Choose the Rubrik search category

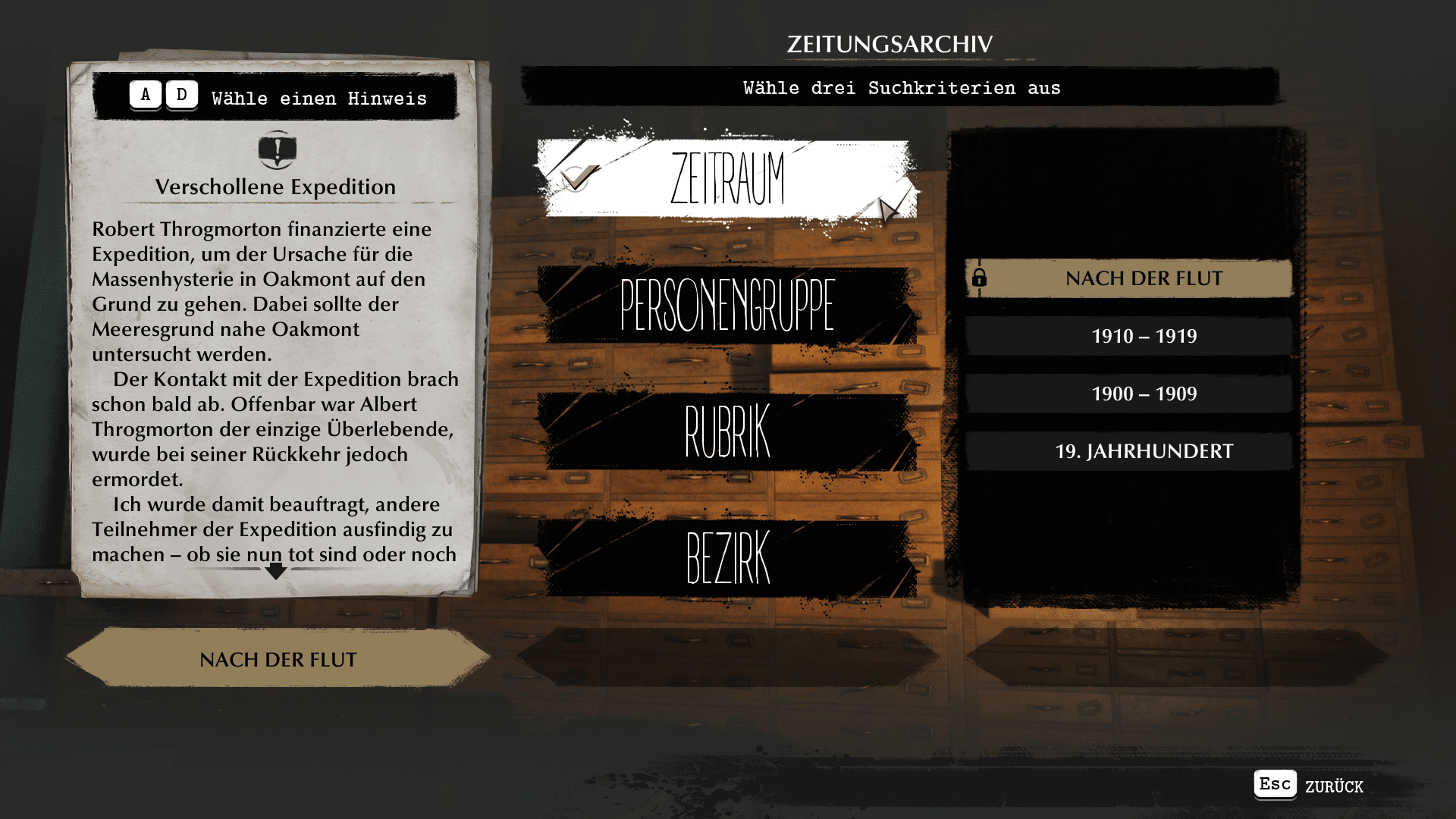click(726, 431)
